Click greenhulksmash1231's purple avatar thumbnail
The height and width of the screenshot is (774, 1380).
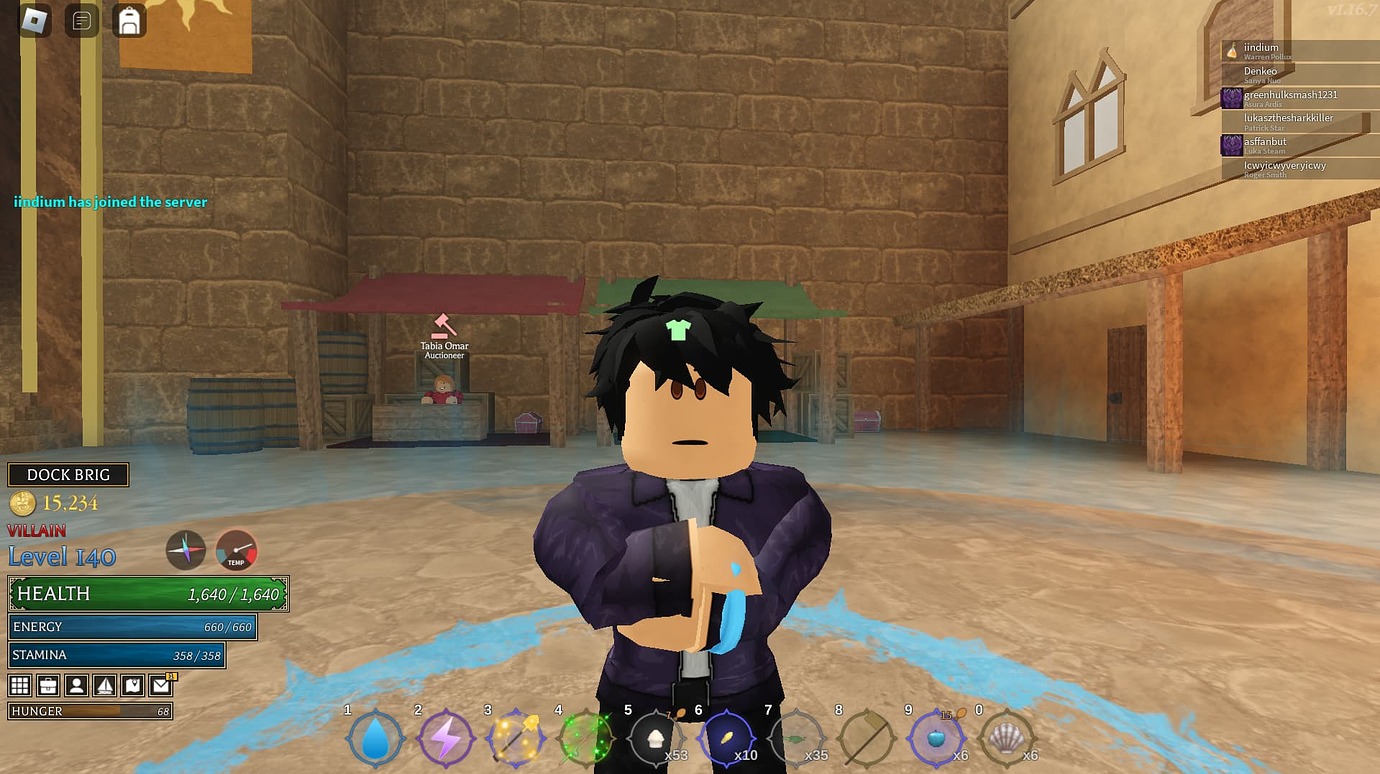click(1231, 98)
